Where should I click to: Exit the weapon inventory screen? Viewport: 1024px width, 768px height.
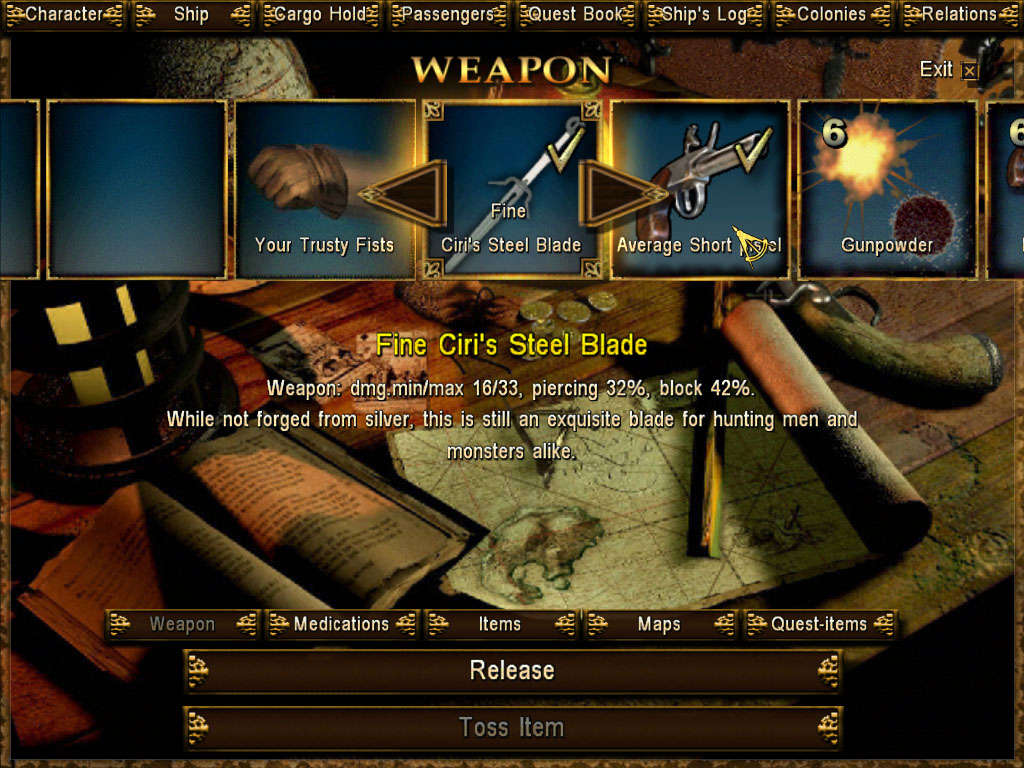pos(947,69)
